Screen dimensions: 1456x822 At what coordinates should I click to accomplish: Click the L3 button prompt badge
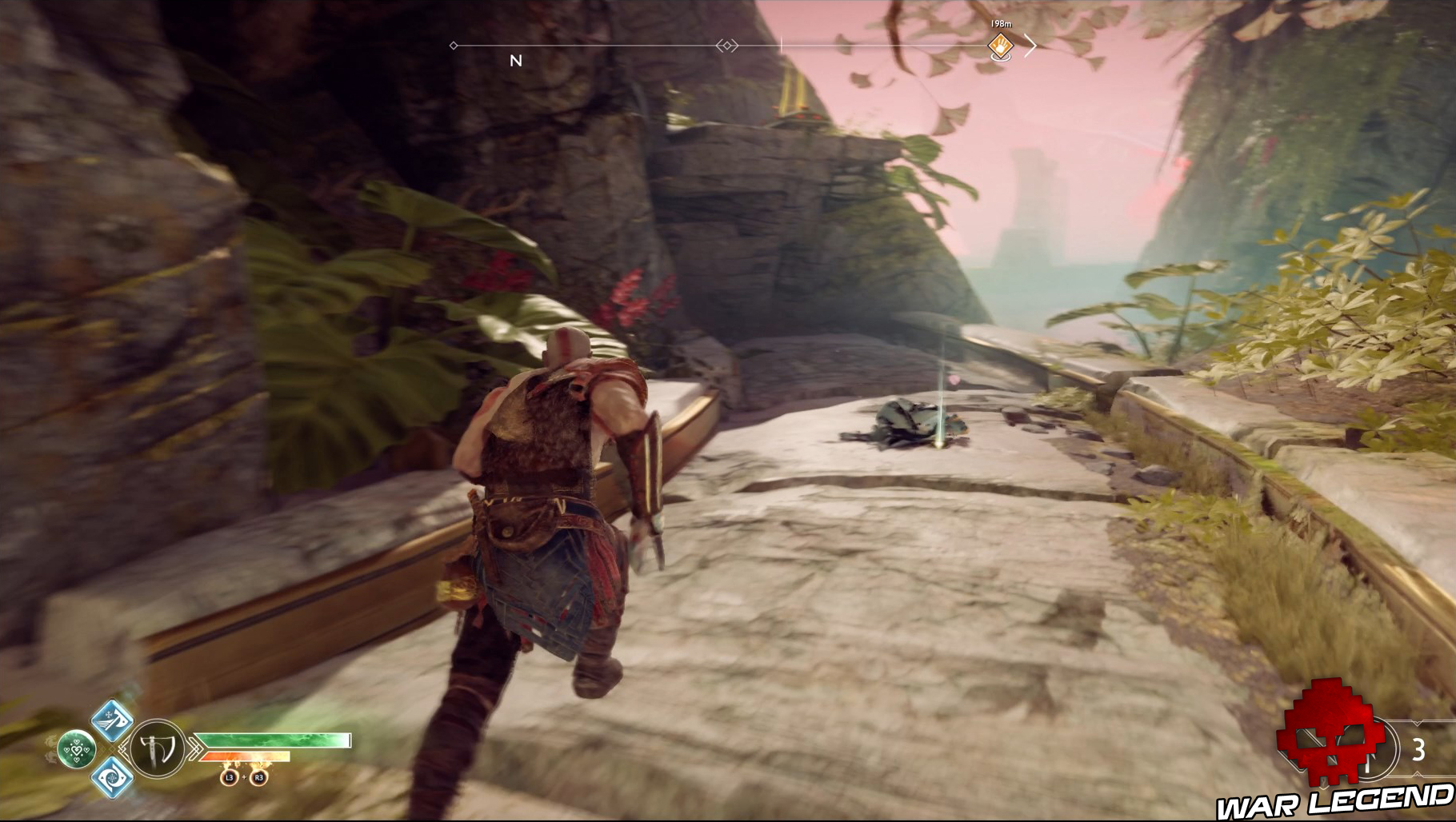(x=229, y=777)
